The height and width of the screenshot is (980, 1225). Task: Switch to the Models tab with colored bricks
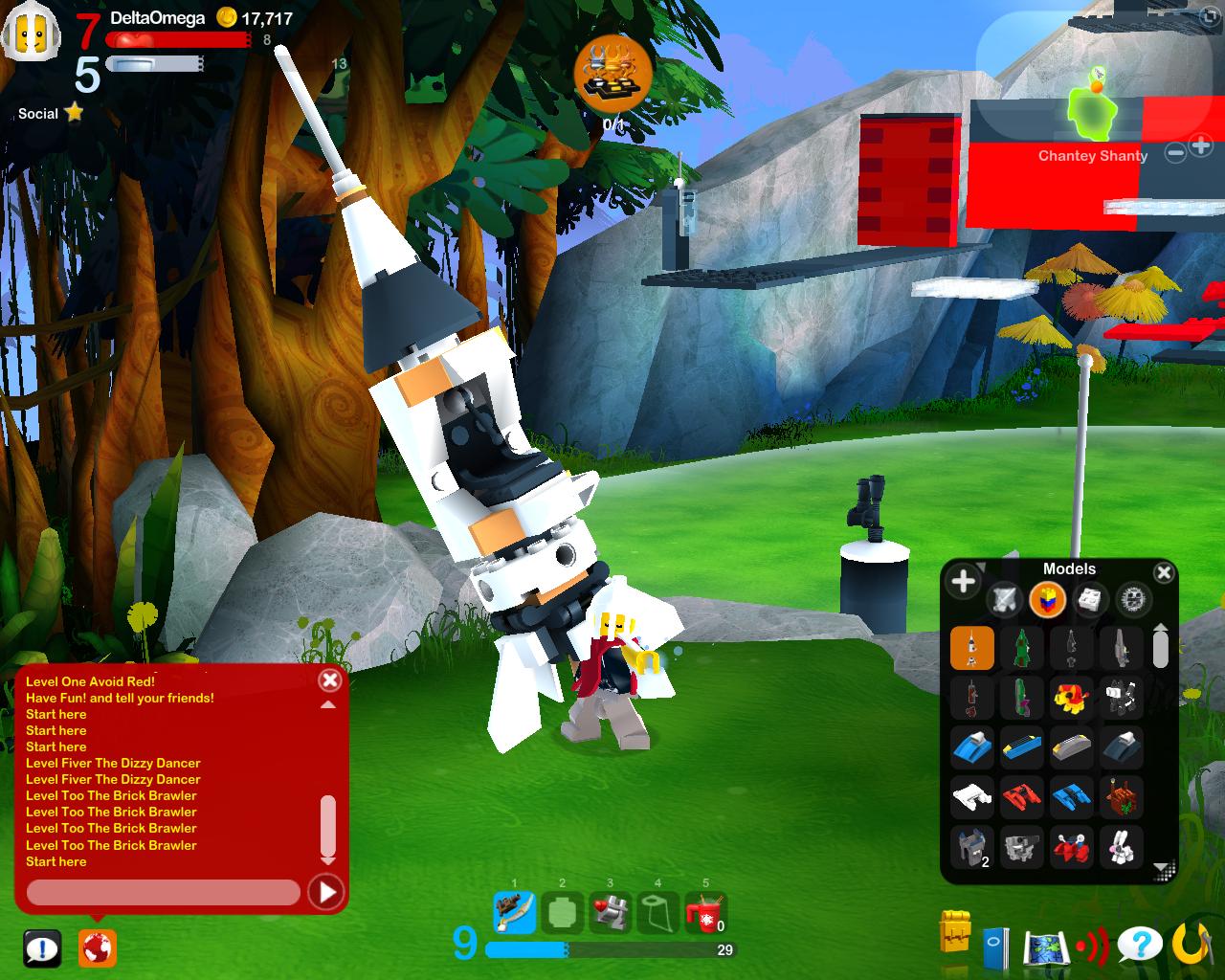click(x=1047, y=600)
